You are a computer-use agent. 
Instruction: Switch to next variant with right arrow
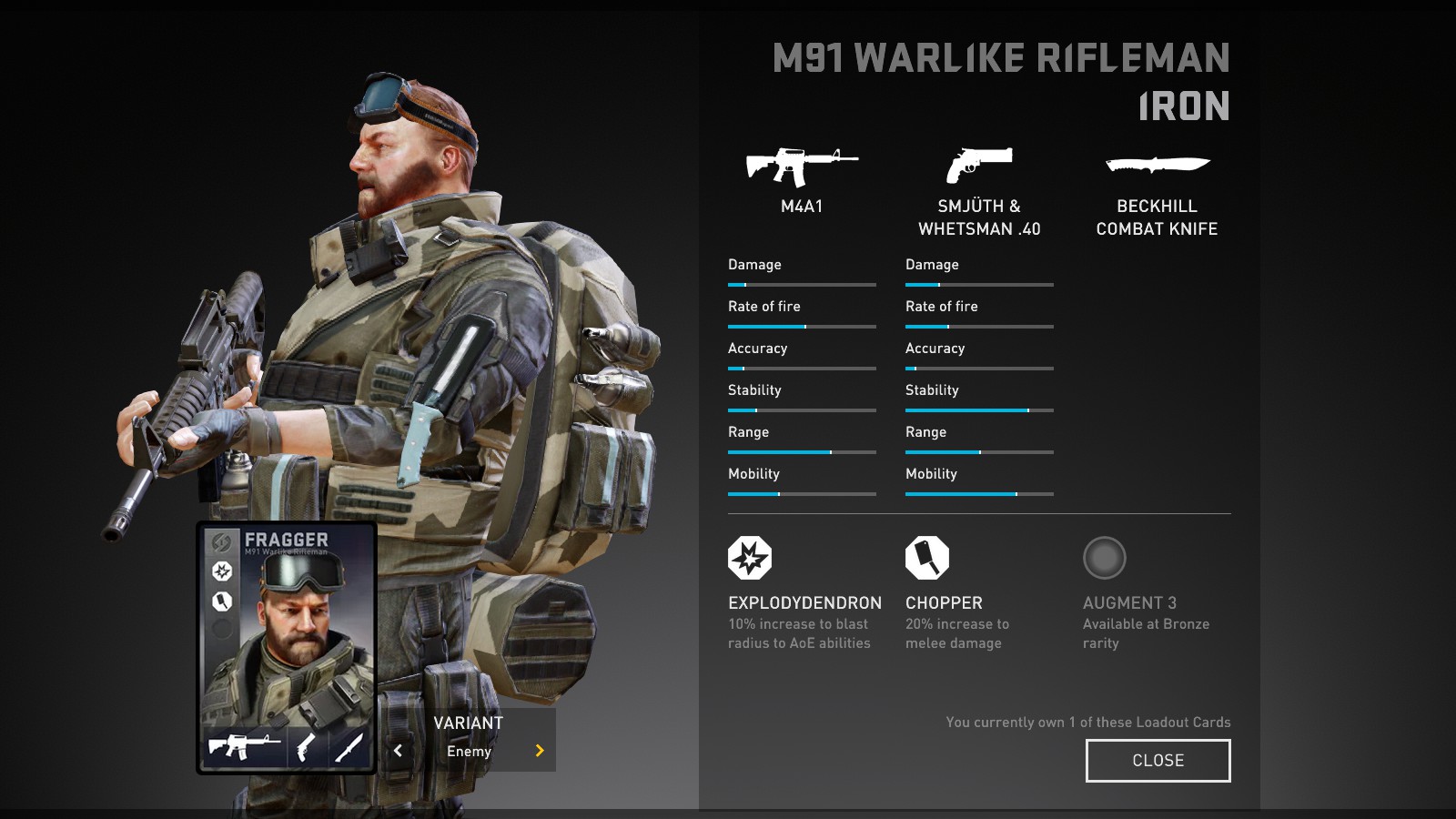pos(540,751)
